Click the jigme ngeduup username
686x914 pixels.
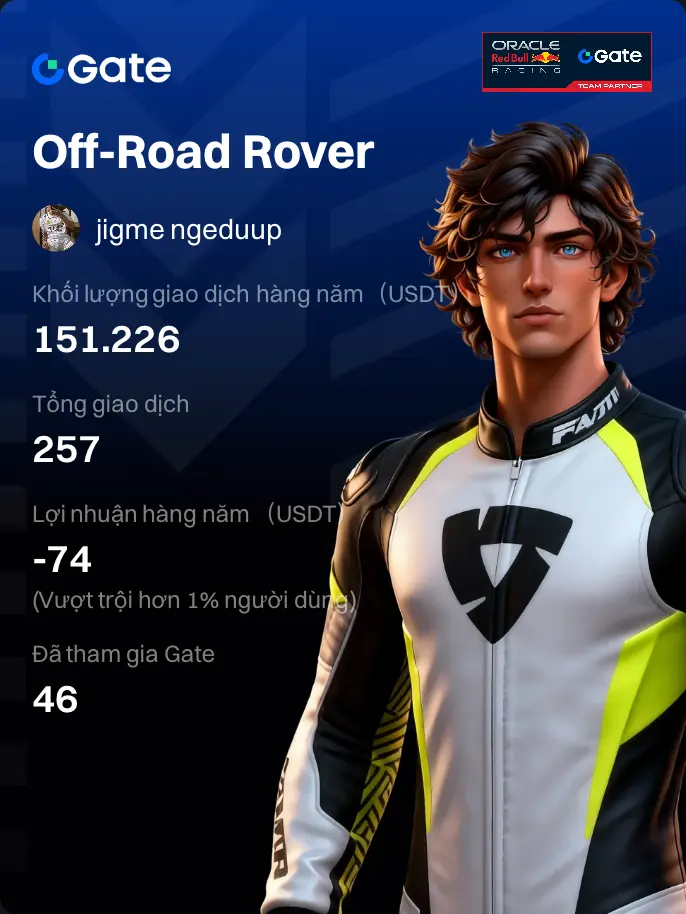pos(188,230)
